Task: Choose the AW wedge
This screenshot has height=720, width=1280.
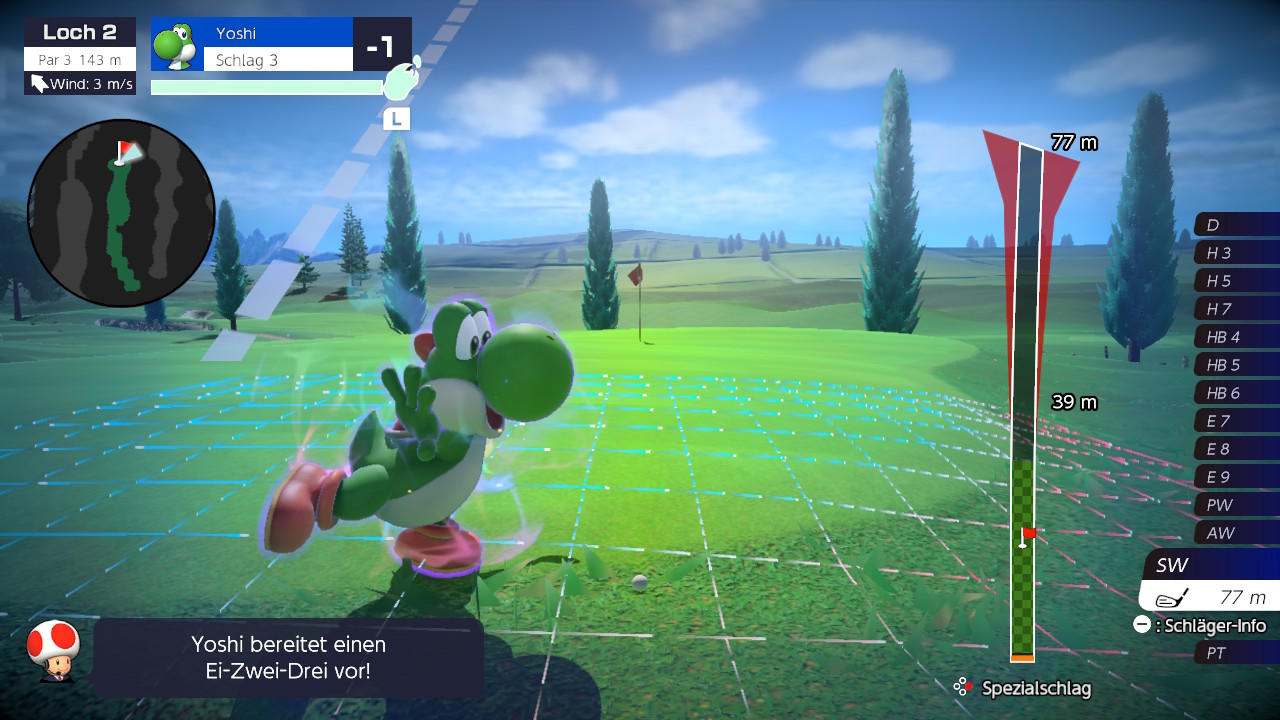Action: click(x=1236, y=533)
